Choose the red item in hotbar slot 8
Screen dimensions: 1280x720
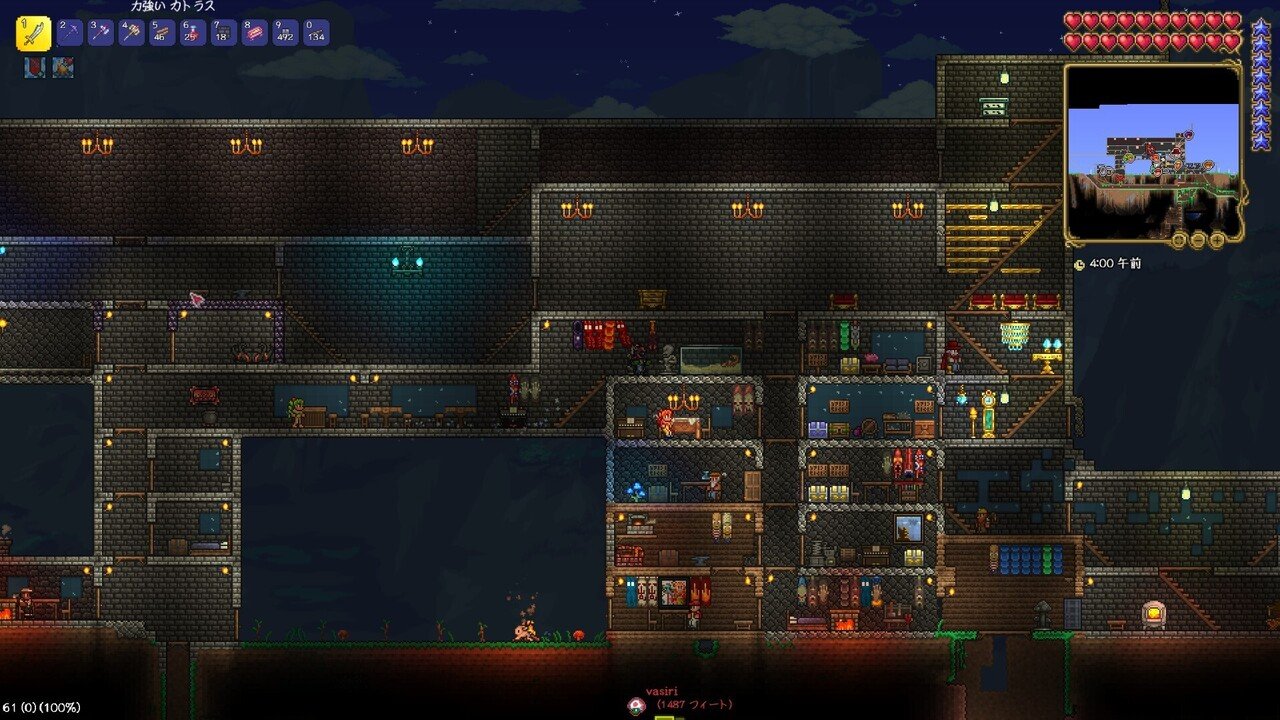(255, 33)
